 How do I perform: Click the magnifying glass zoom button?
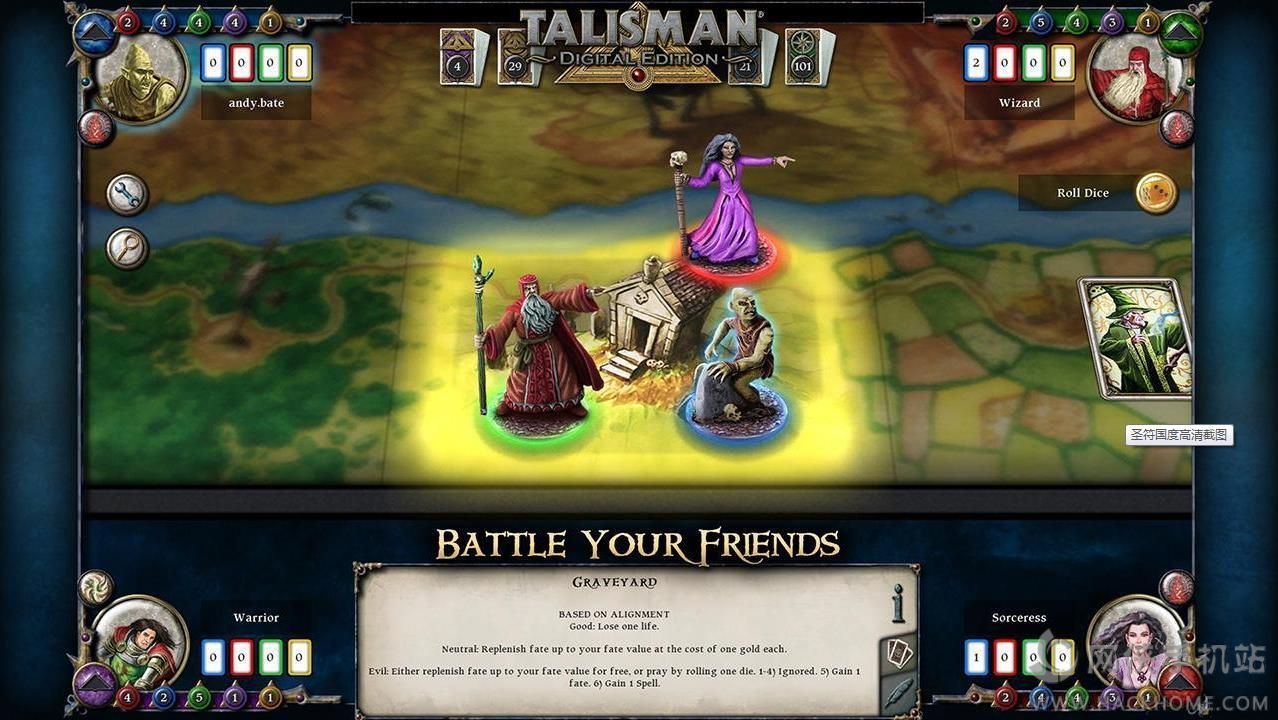coord(127,249)
